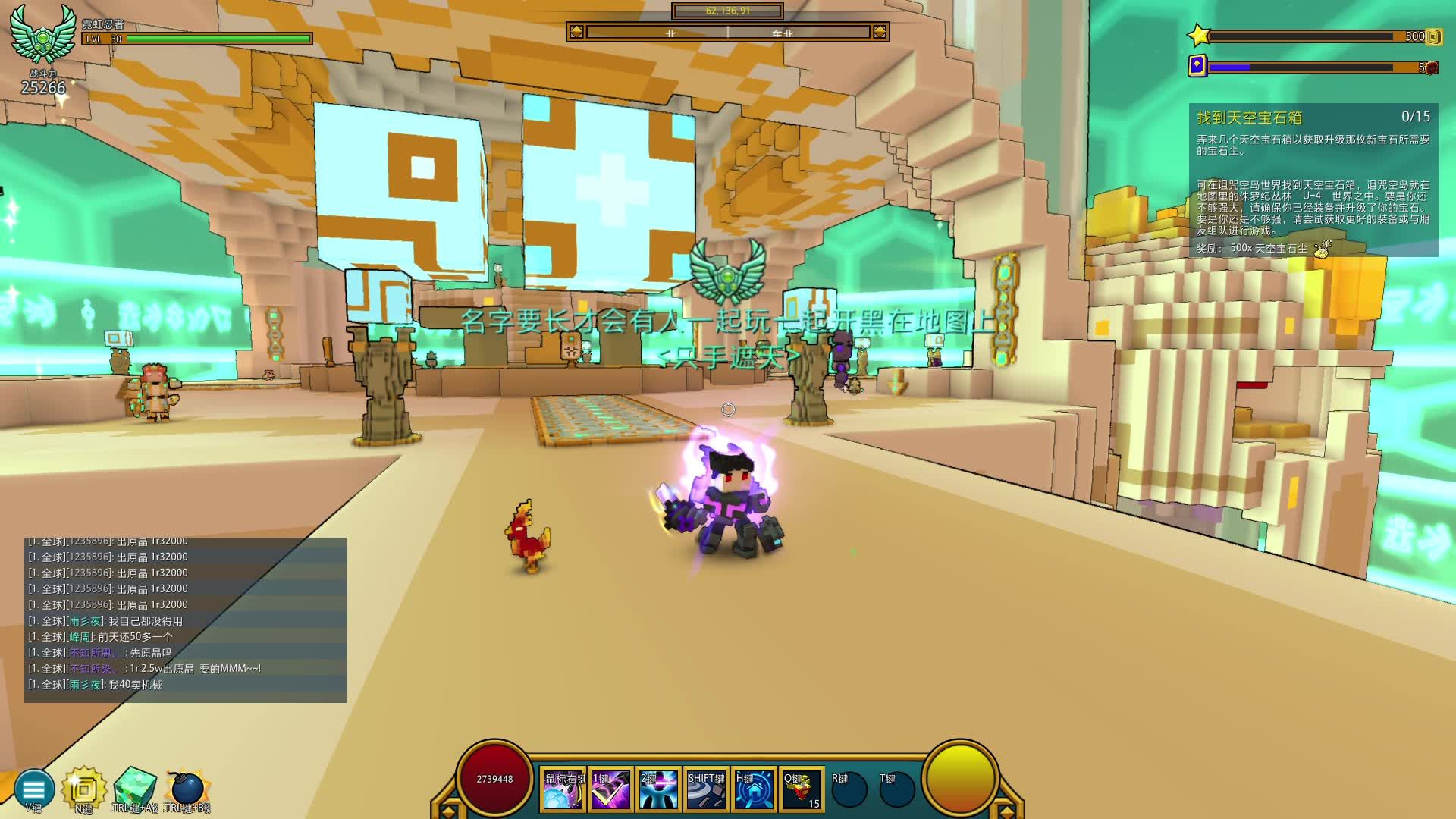This screenshot has height=819, width=1456.
Task: Click the green cube icon
Action: pyautogui.click(x=135, y=789)
